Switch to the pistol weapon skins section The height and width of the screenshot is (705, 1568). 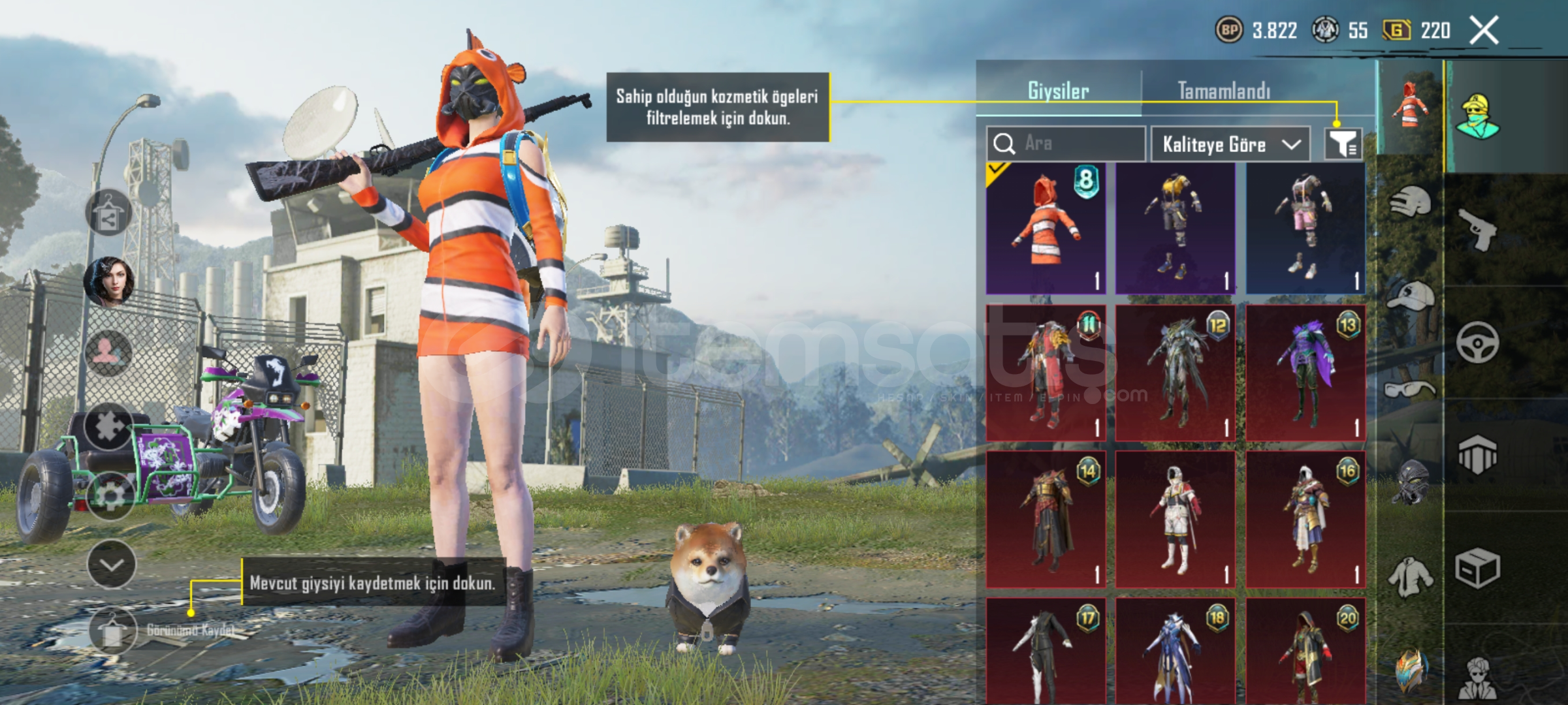tap(1479, 230)
